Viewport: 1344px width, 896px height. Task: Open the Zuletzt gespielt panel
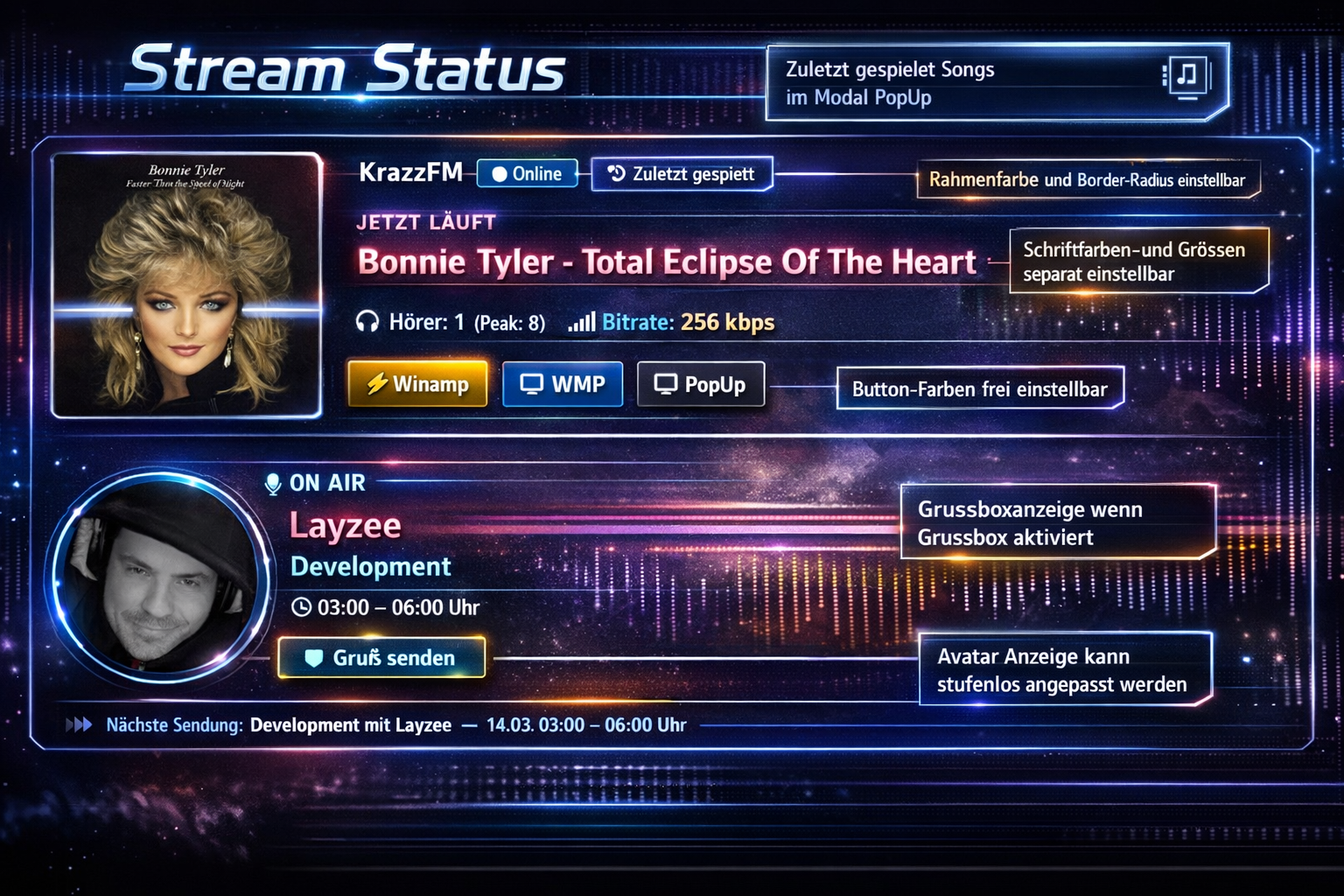point(690,174)
